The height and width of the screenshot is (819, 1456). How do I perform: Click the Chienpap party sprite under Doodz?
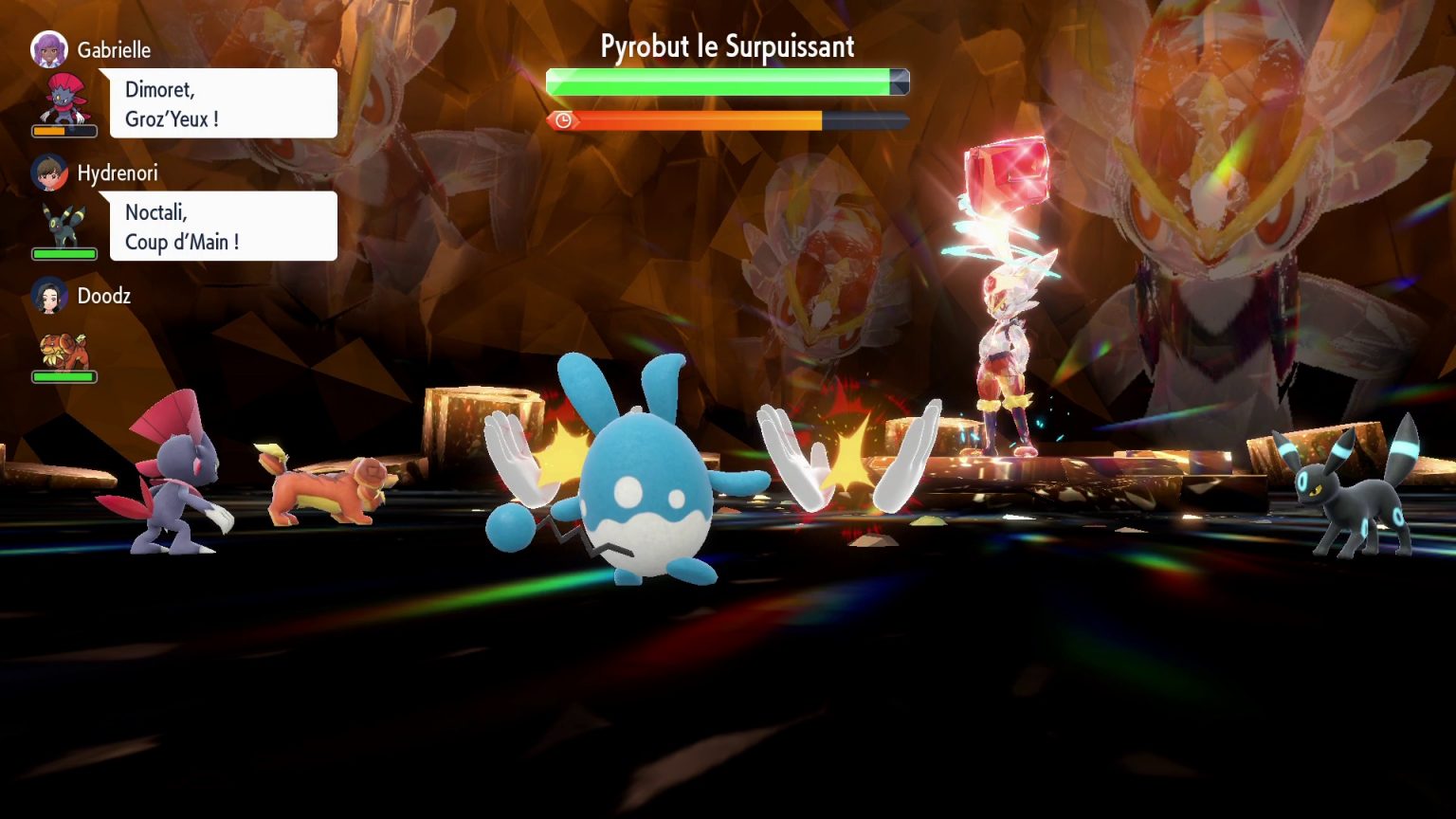point(63,349)
